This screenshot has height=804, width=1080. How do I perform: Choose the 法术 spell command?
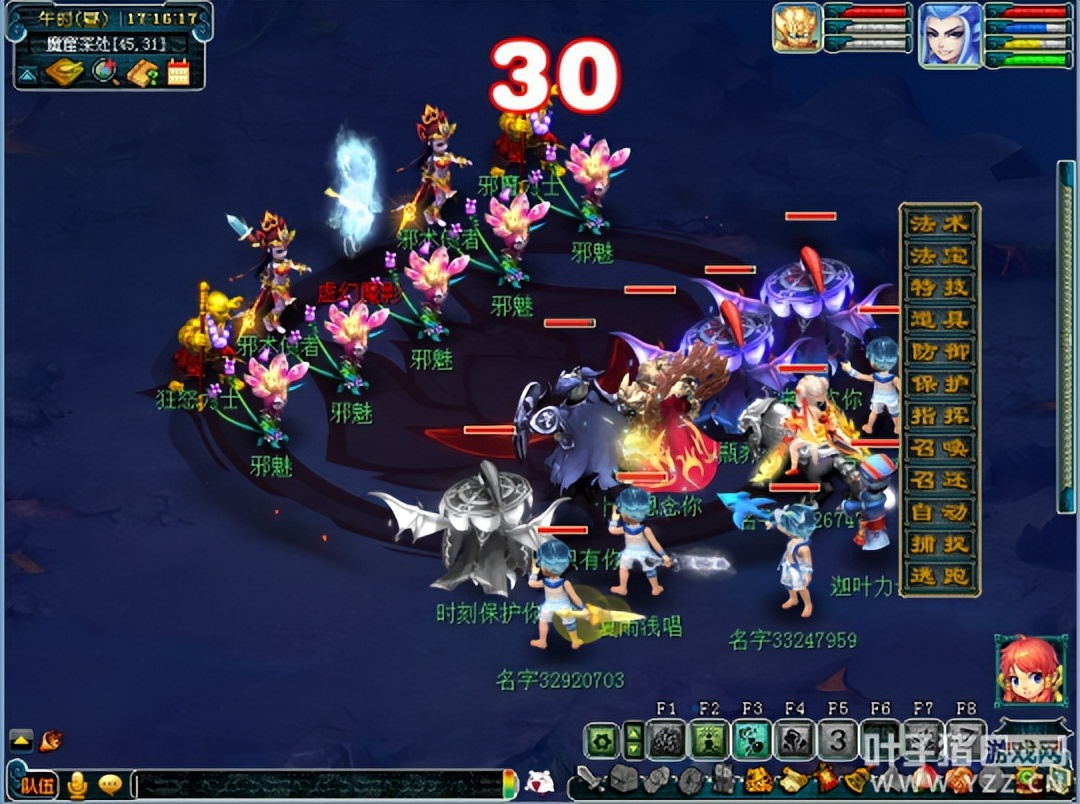tap(939, 224)
